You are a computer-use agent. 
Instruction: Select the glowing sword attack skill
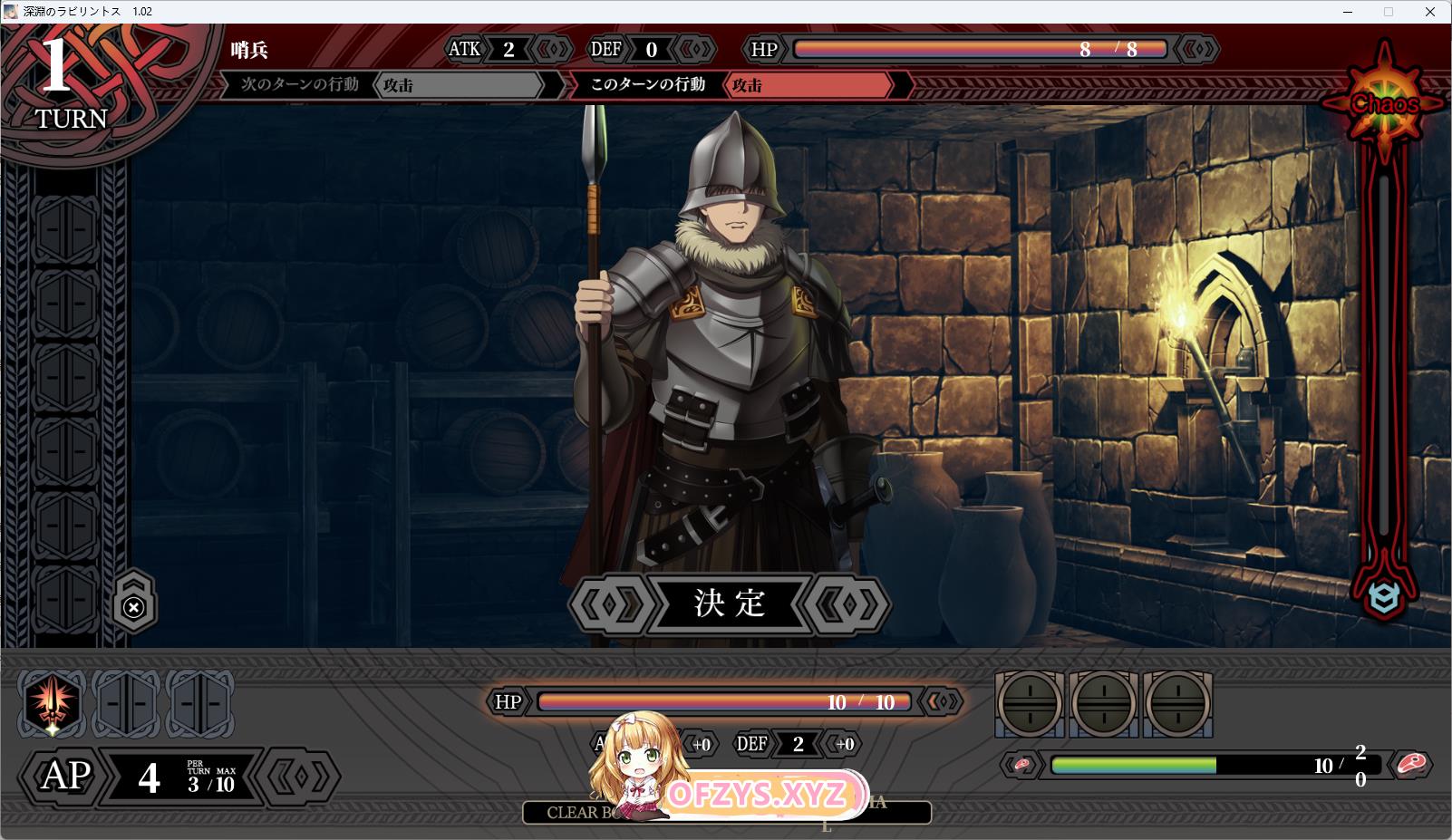click(53, 703)
